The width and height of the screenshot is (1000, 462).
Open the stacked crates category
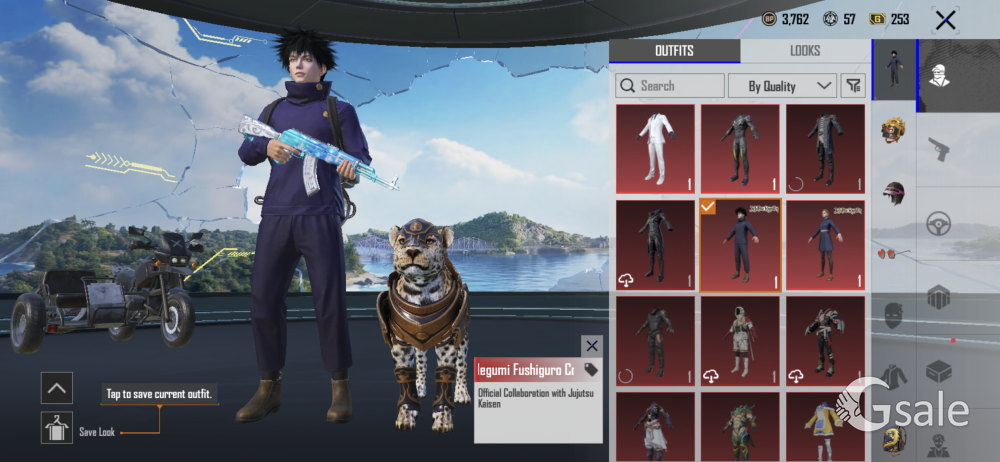pos(938,297)
